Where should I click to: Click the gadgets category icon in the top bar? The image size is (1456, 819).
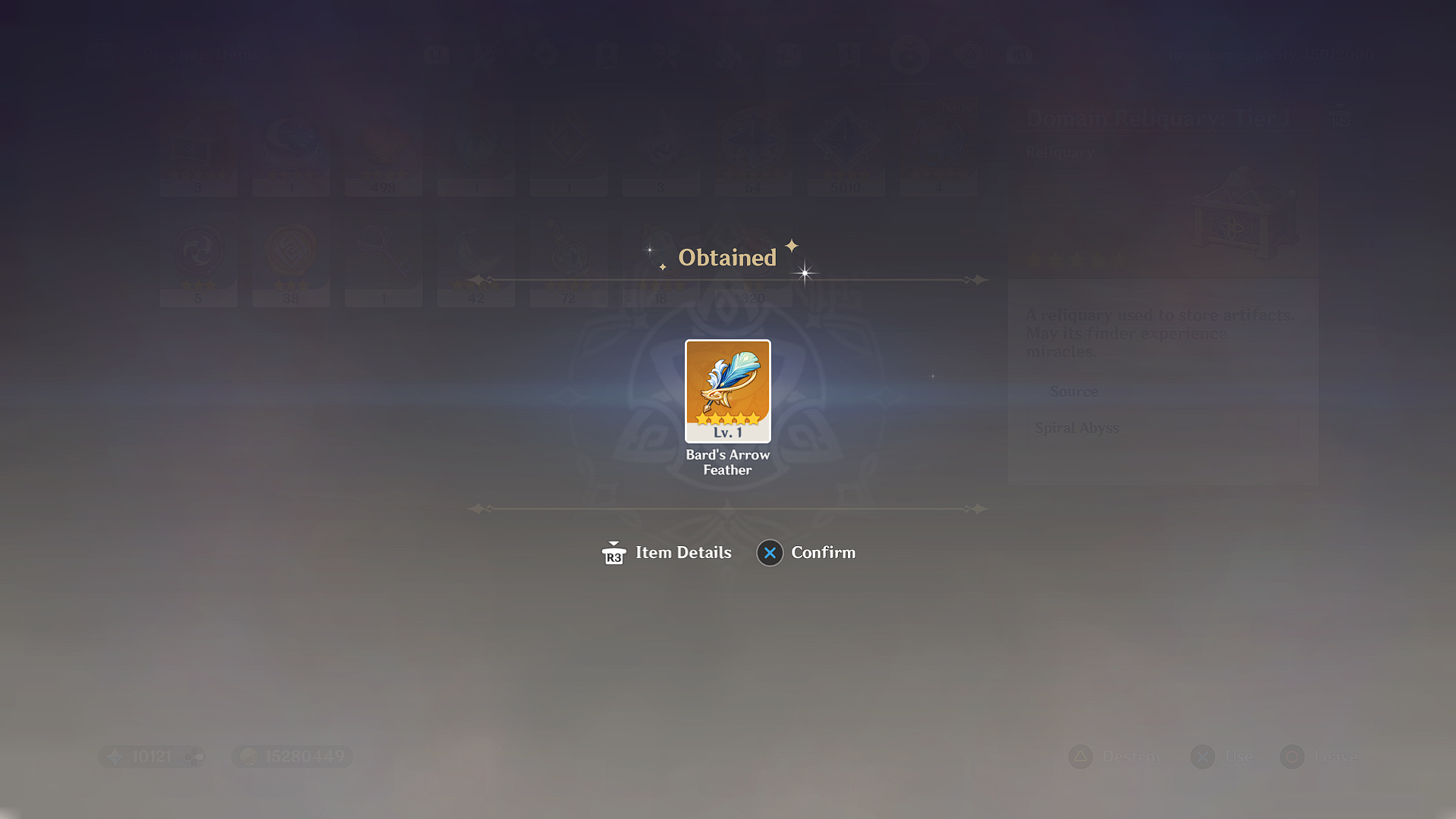(x=791, y=55)
